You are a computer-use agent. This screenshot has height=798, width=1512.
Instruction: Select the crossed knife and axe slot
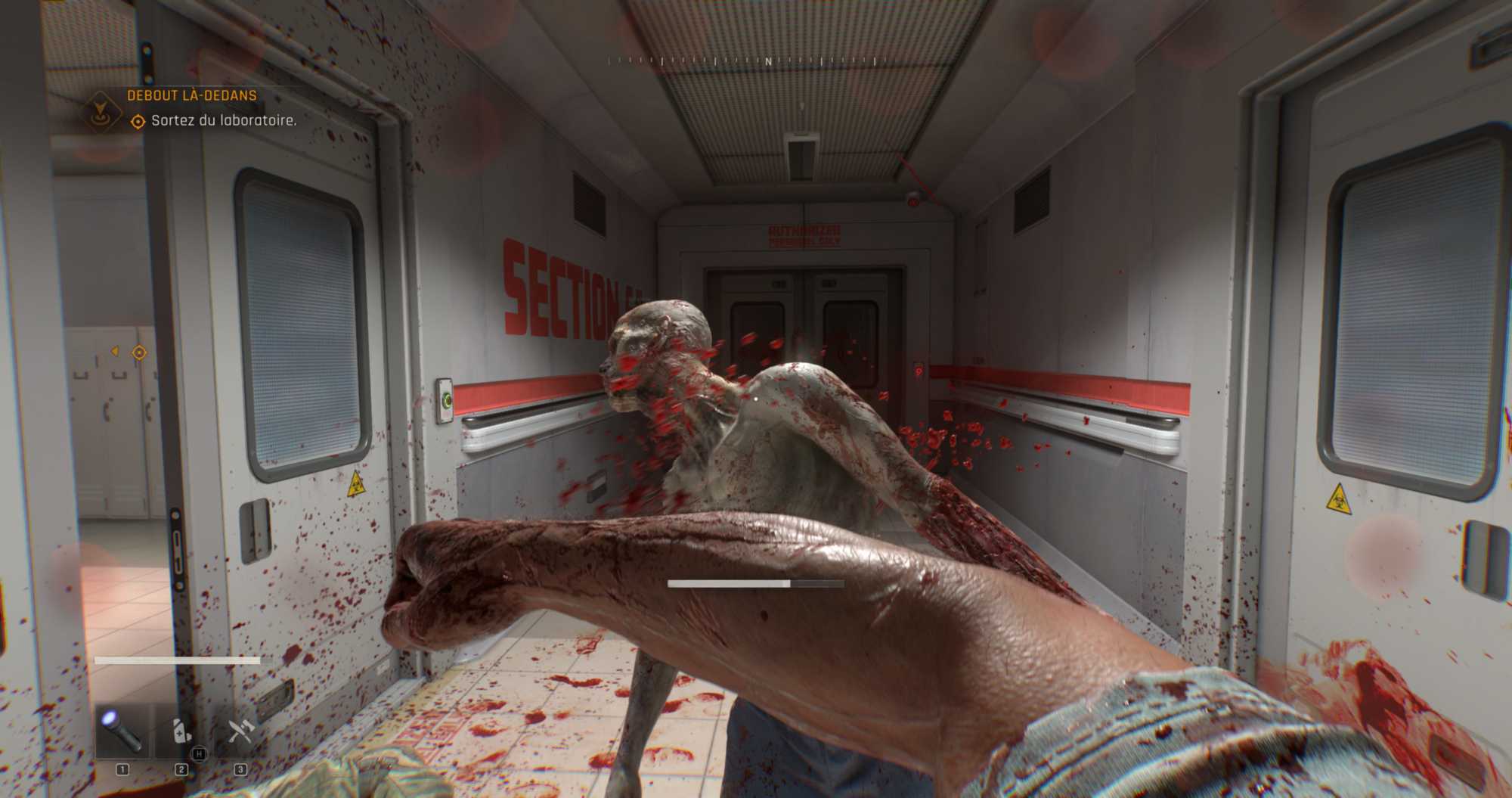(x=240, y=731)
